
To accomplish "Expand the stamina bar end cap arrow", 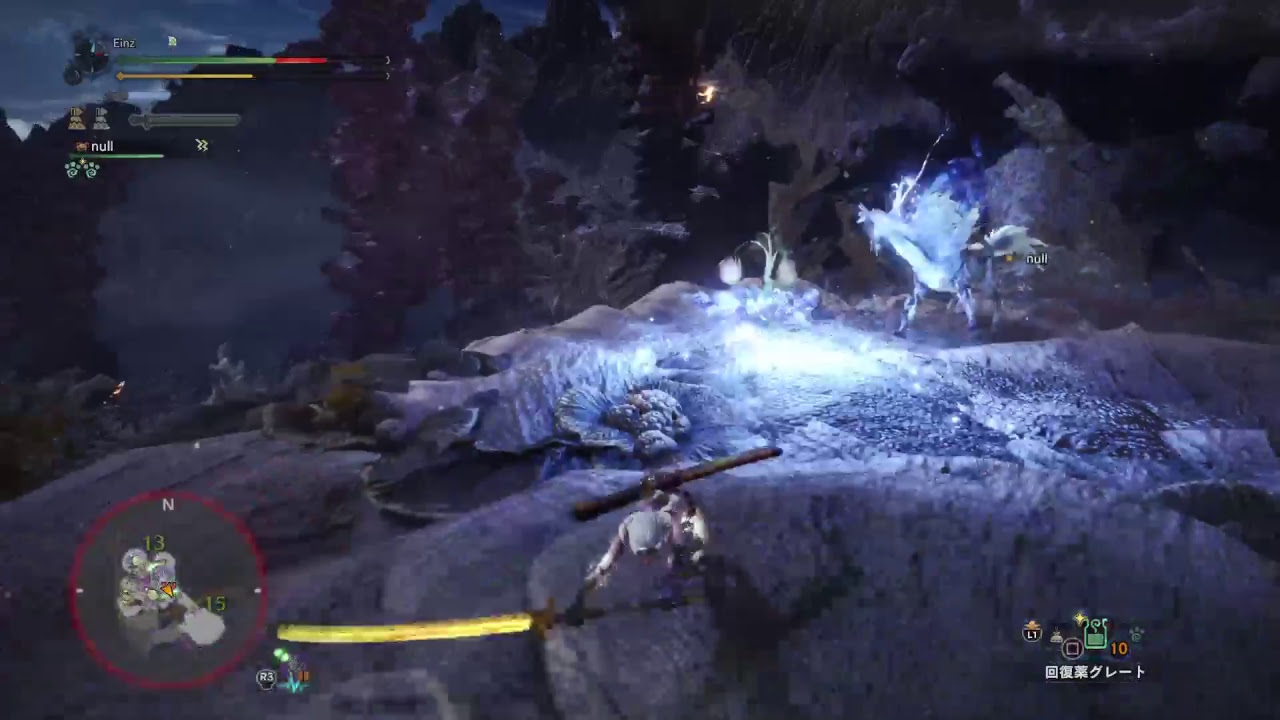I will pyautogui.click(x=387, y=76).
